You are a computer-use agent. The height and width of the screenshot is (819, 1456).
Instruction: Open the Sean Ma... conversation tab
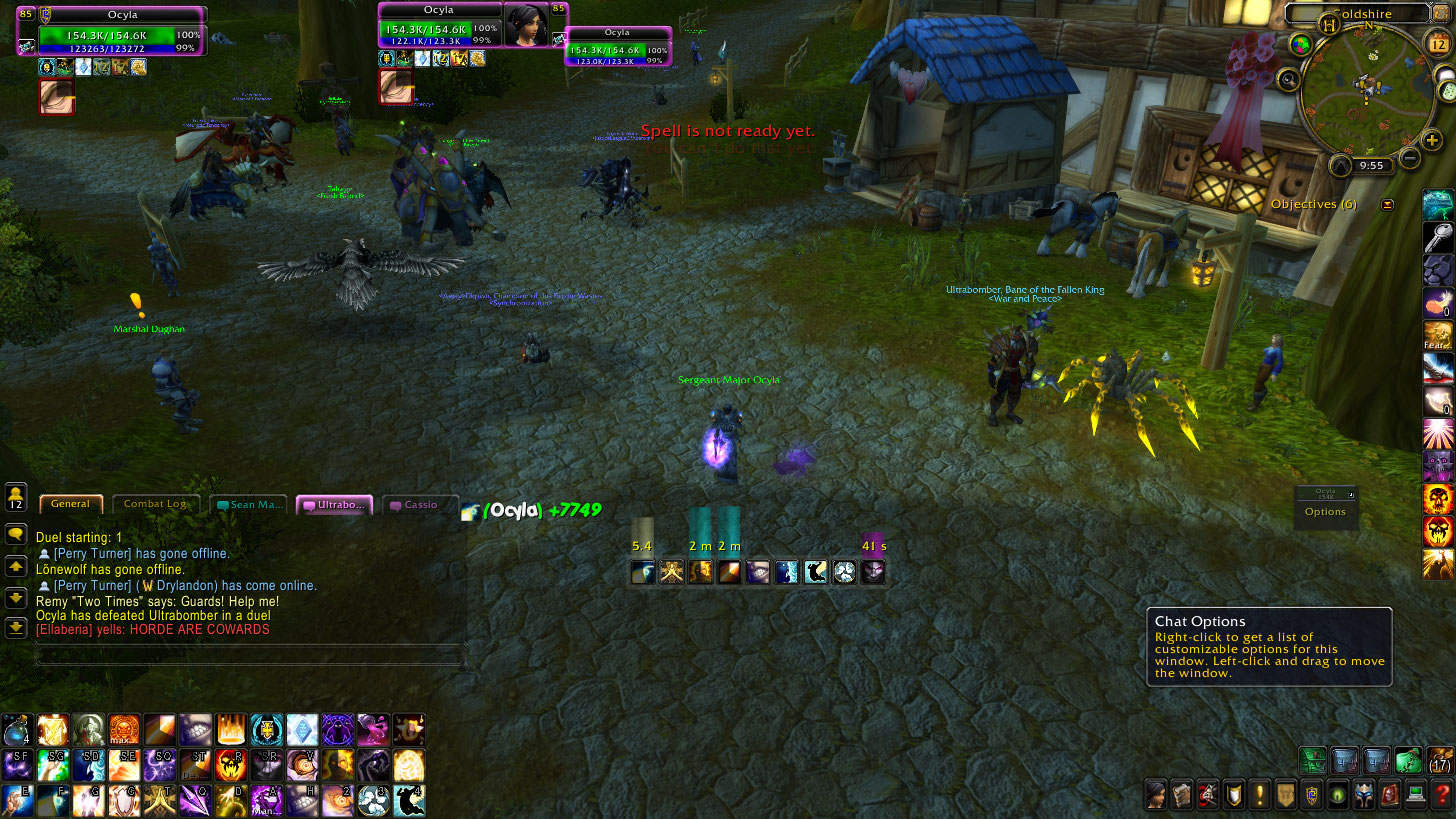tap(249, 505)
